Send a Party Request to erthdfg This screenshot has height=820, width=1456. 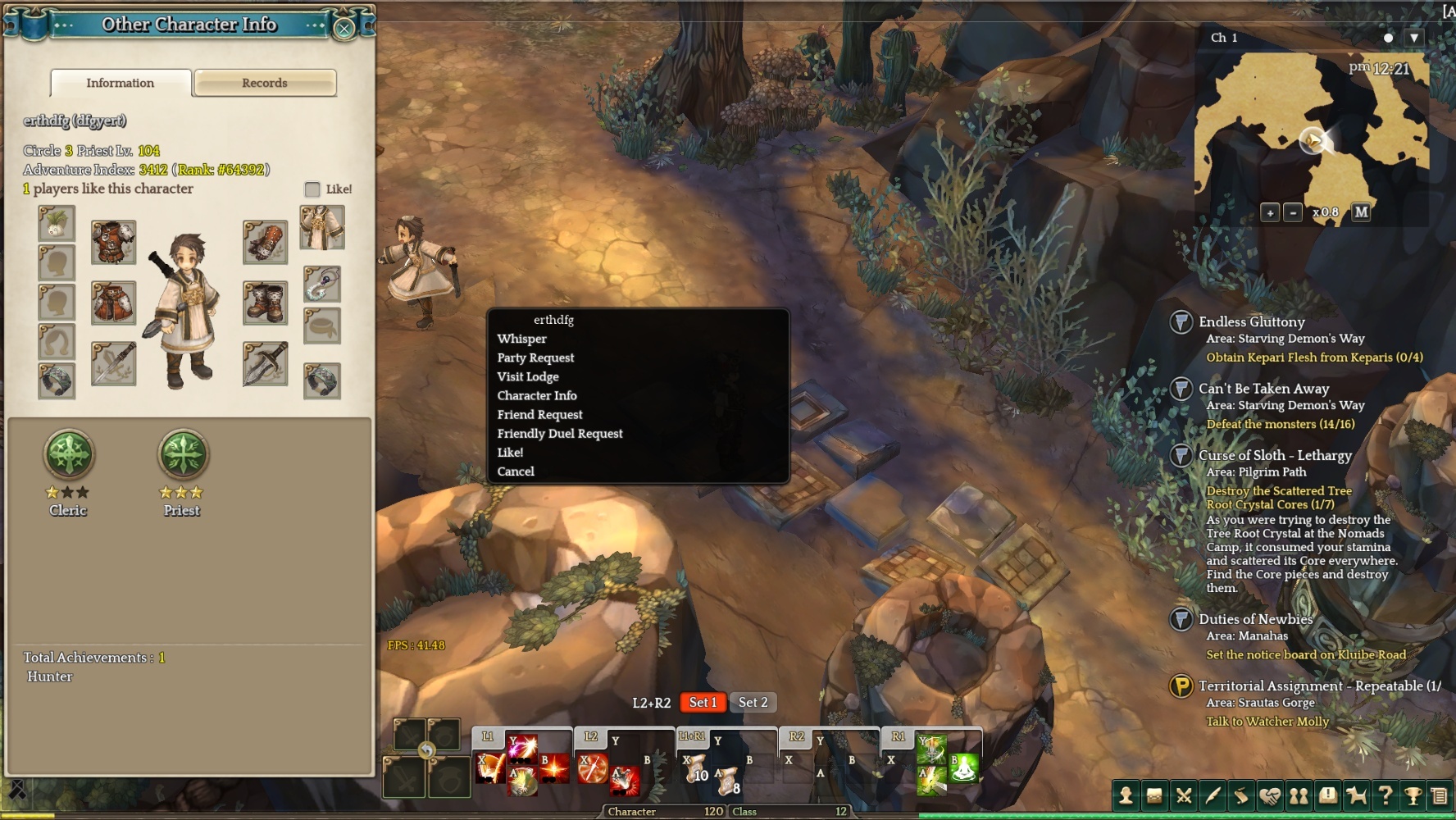535,358
